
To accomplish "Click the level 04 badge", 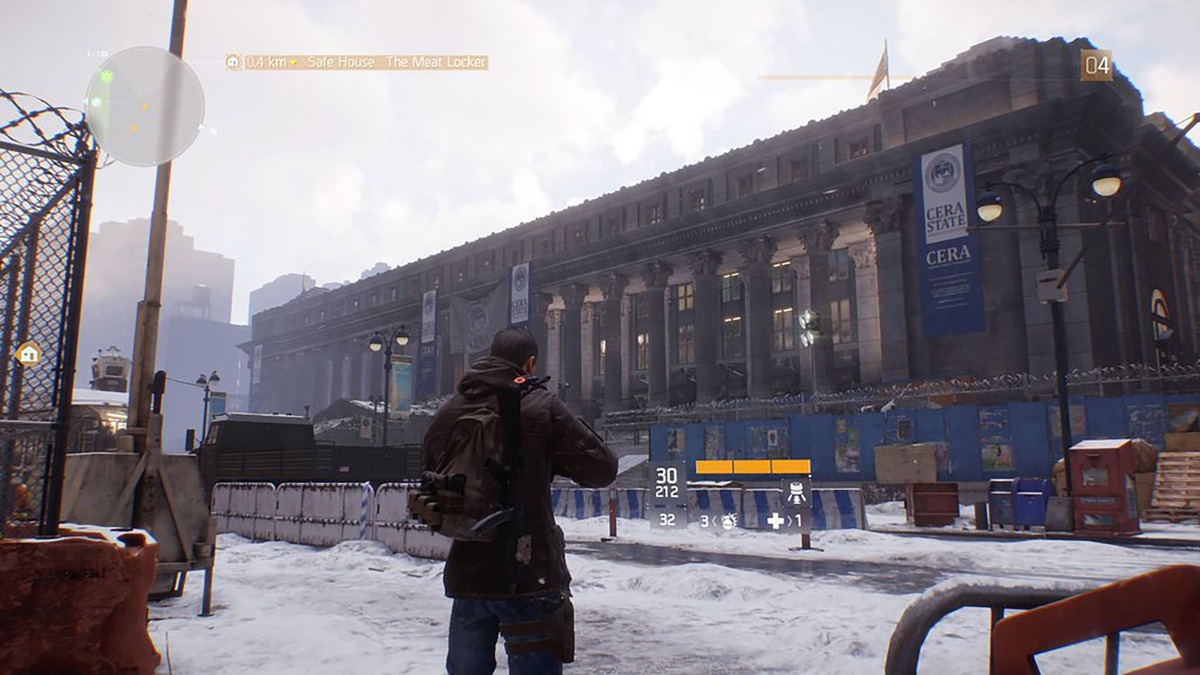I will coord(1096,65).
